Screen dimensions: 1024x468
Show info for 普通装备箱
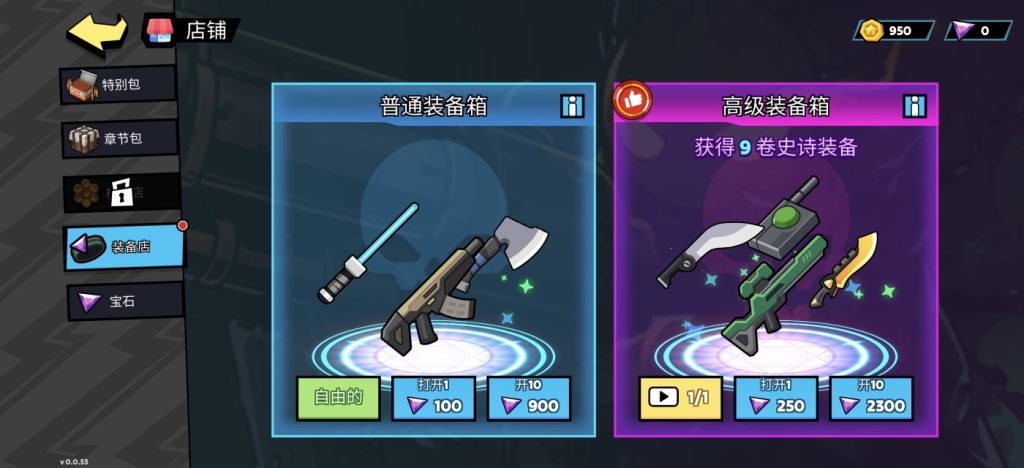coord(572,106)
